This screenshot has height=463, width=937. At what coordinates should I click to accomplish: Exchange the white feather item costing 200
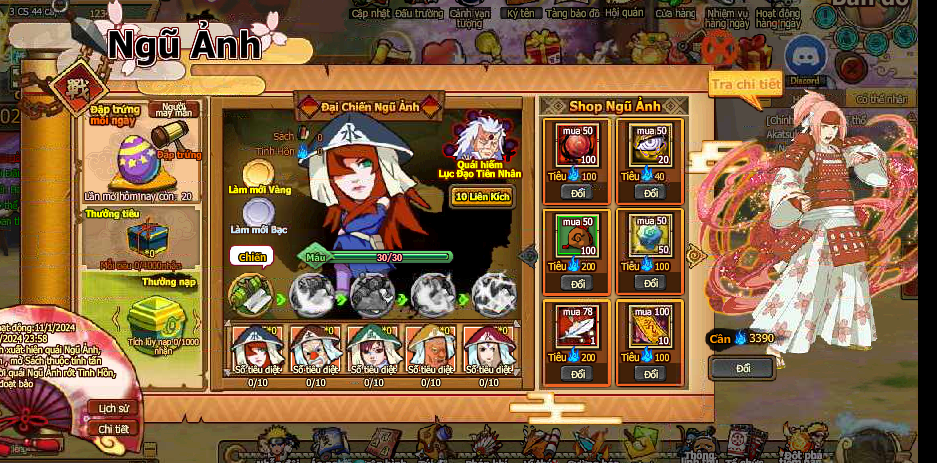point(575,373)
